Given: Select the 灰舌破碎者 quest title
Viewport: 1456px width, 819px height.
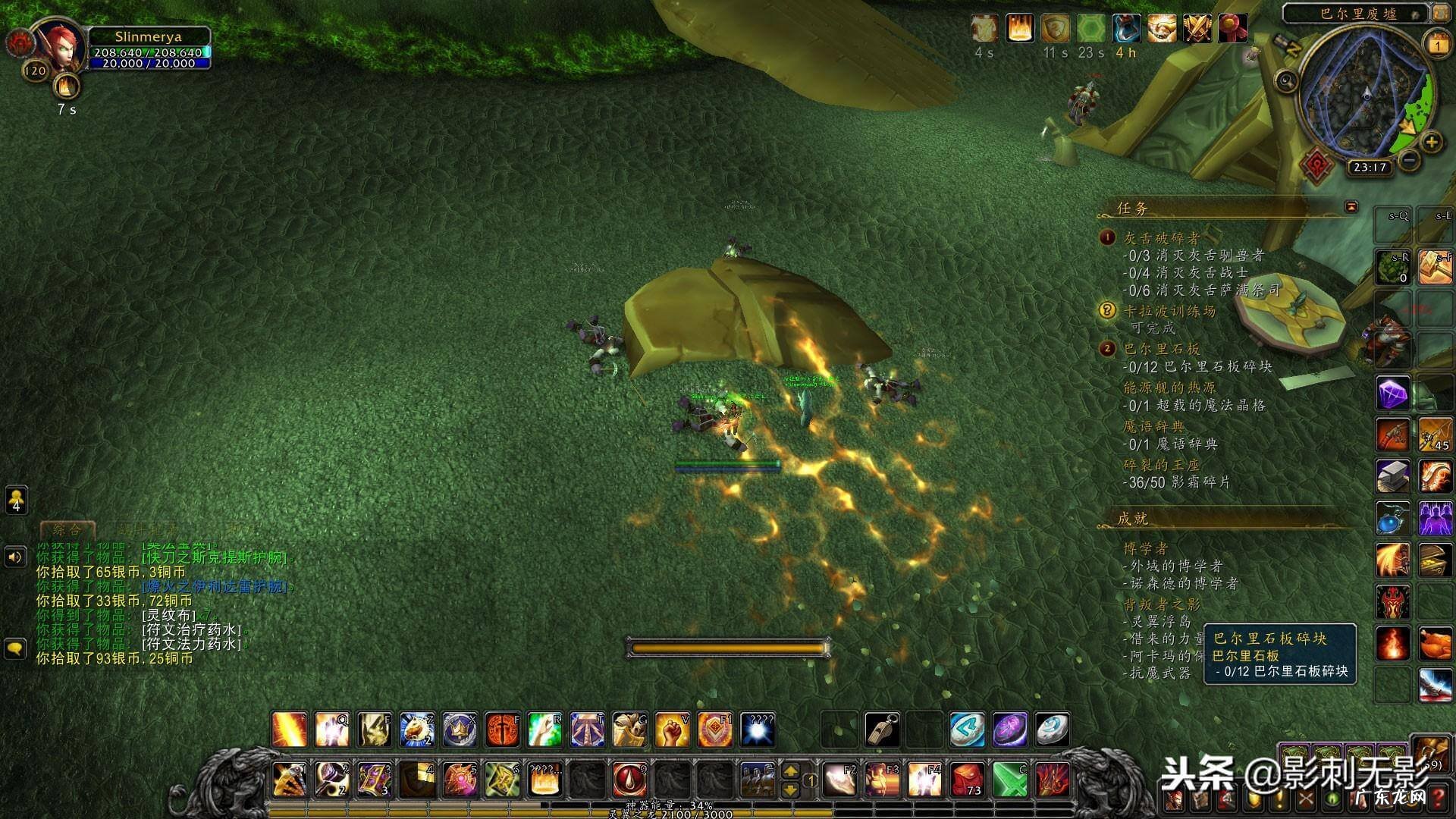Looking at the screenshot, I should click(1161, 238).
